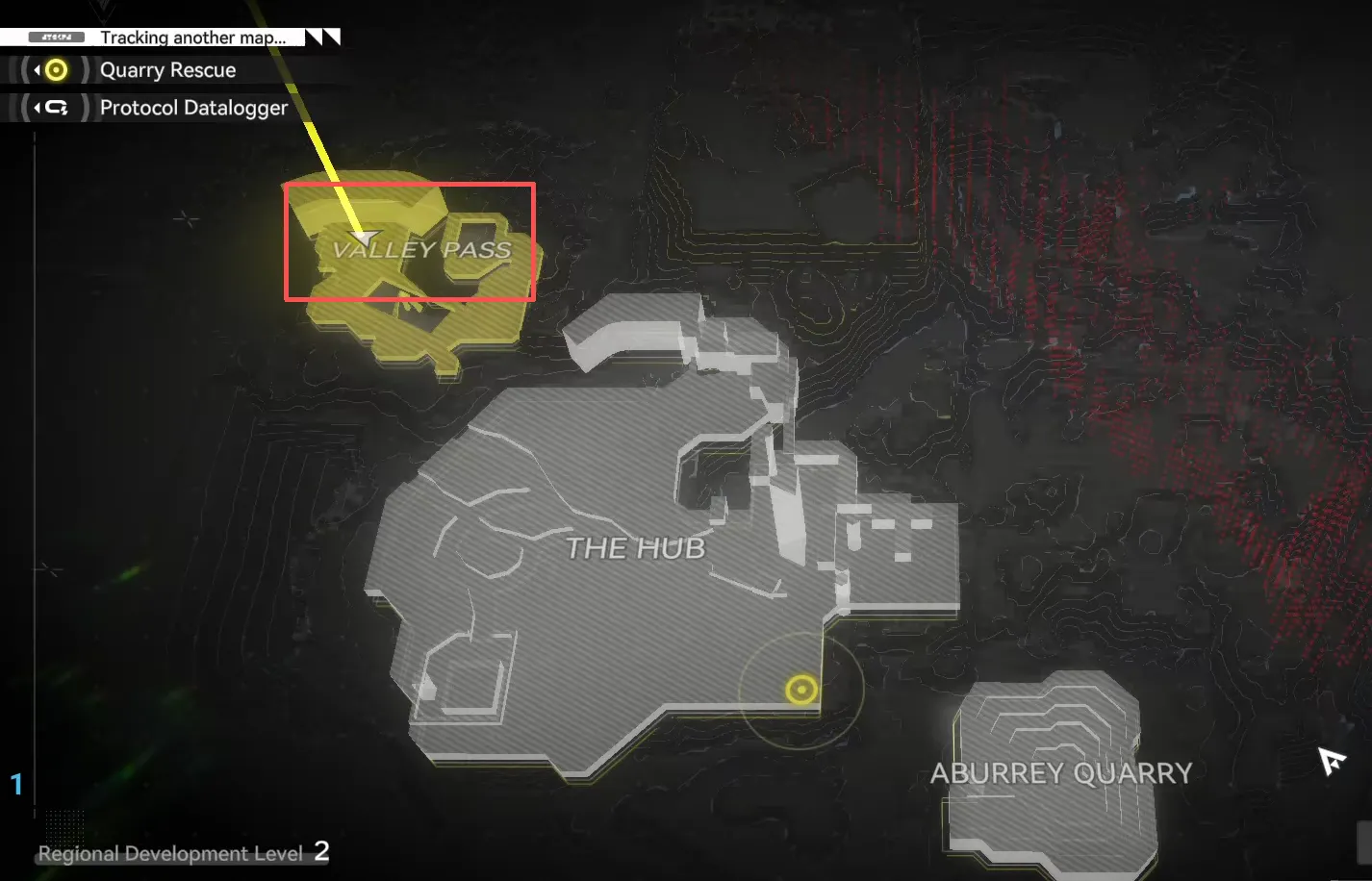Select the Quarry Rescue tracked quest

(167, 70)
